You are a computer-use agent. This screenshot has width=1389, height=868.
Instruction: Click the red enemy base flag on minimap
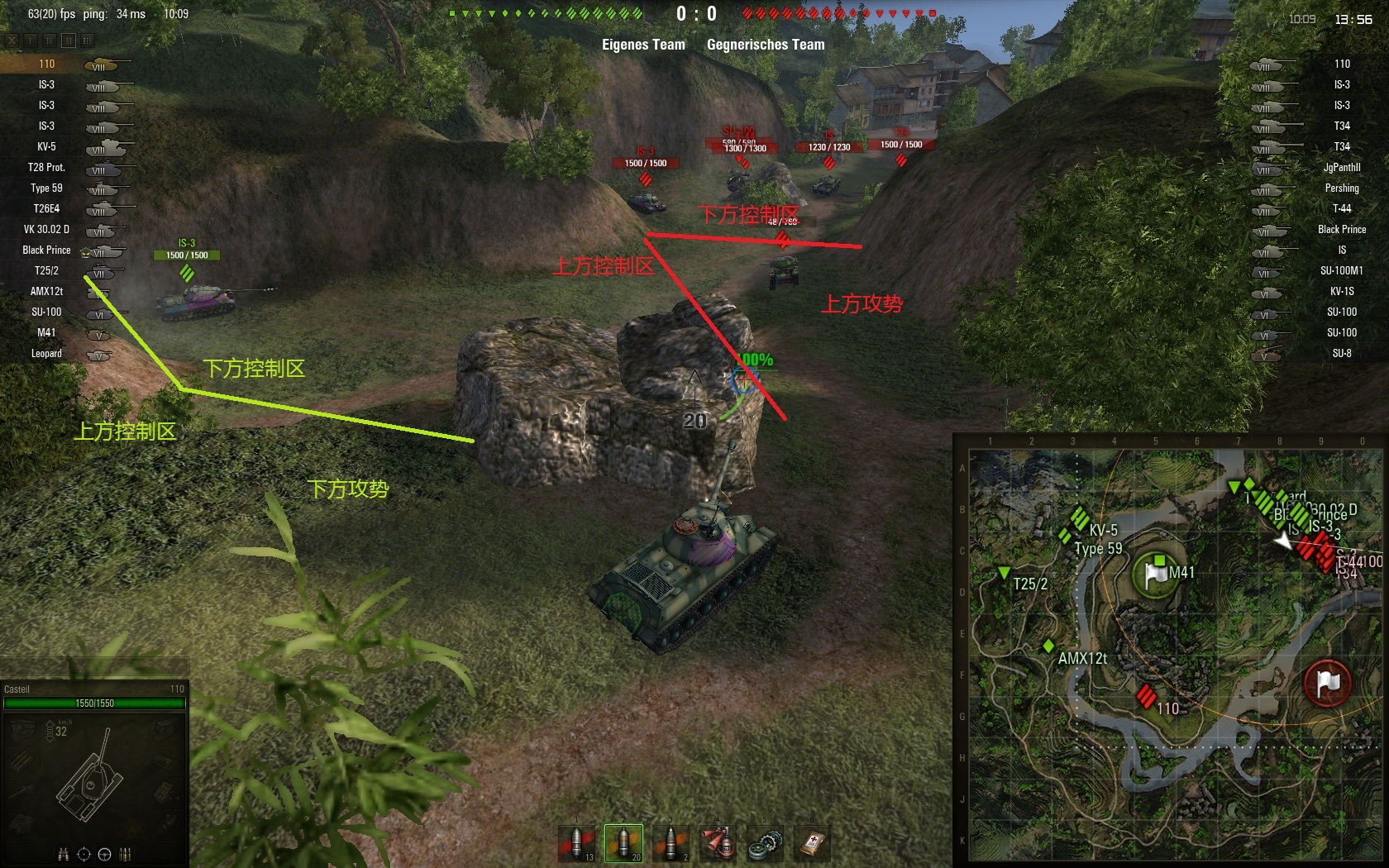(x=1327, y=684)
